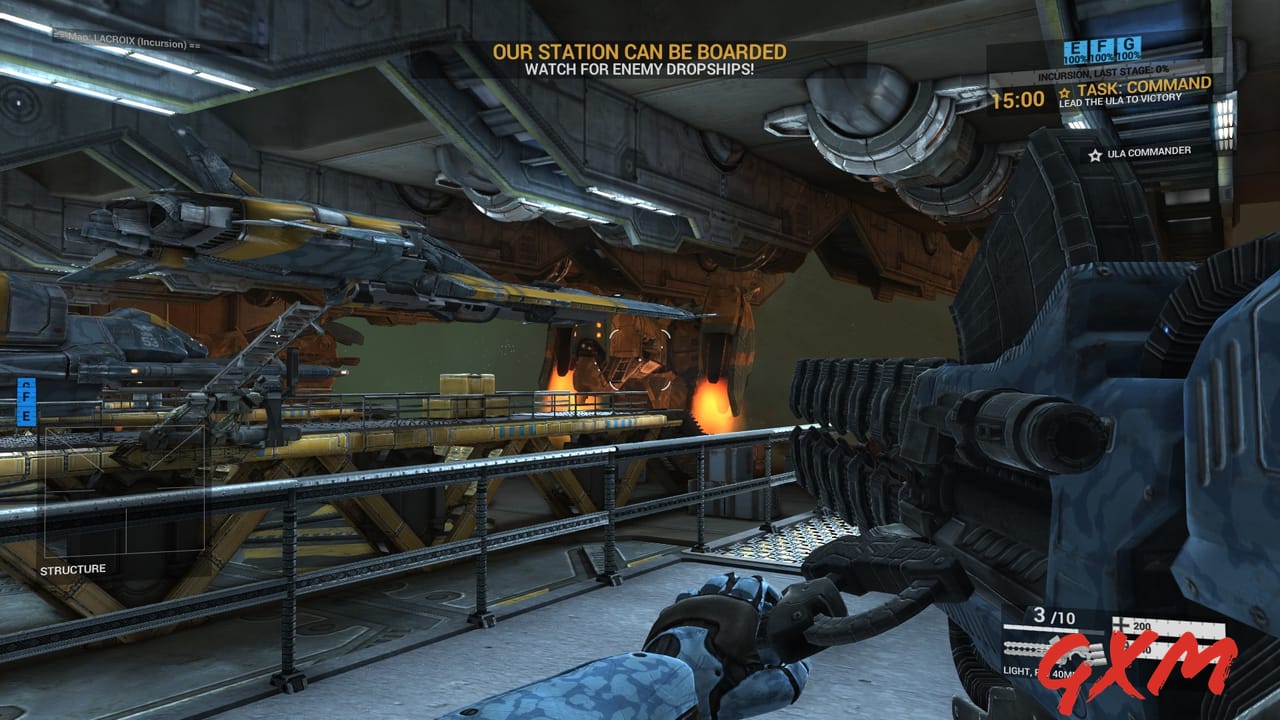Select the crosshair icon next to 200 count

tap(1121, 625)
